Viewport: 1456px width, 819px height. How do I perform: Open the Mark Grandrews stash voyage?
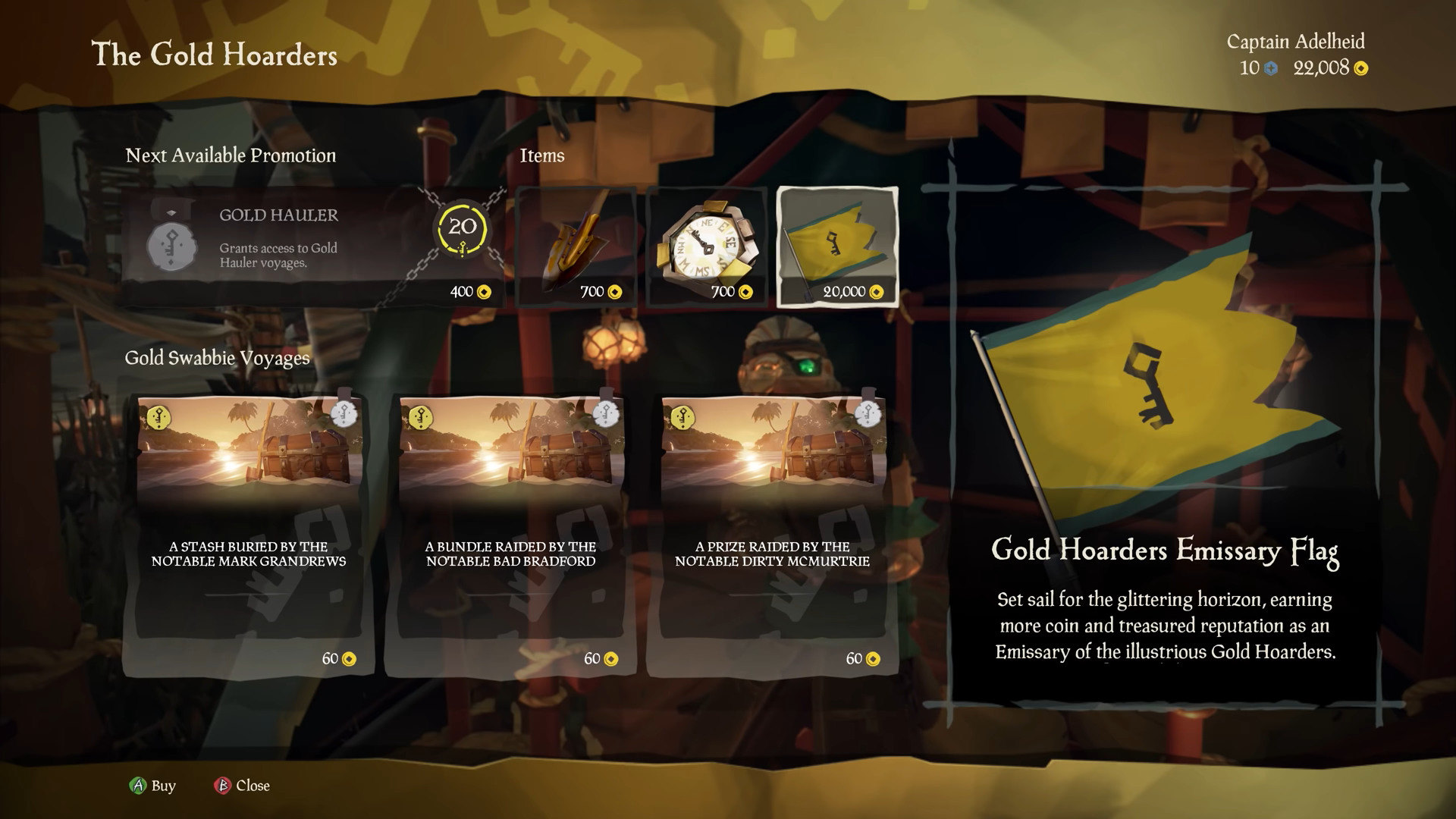pyautogui.click(x=248, y=534)
